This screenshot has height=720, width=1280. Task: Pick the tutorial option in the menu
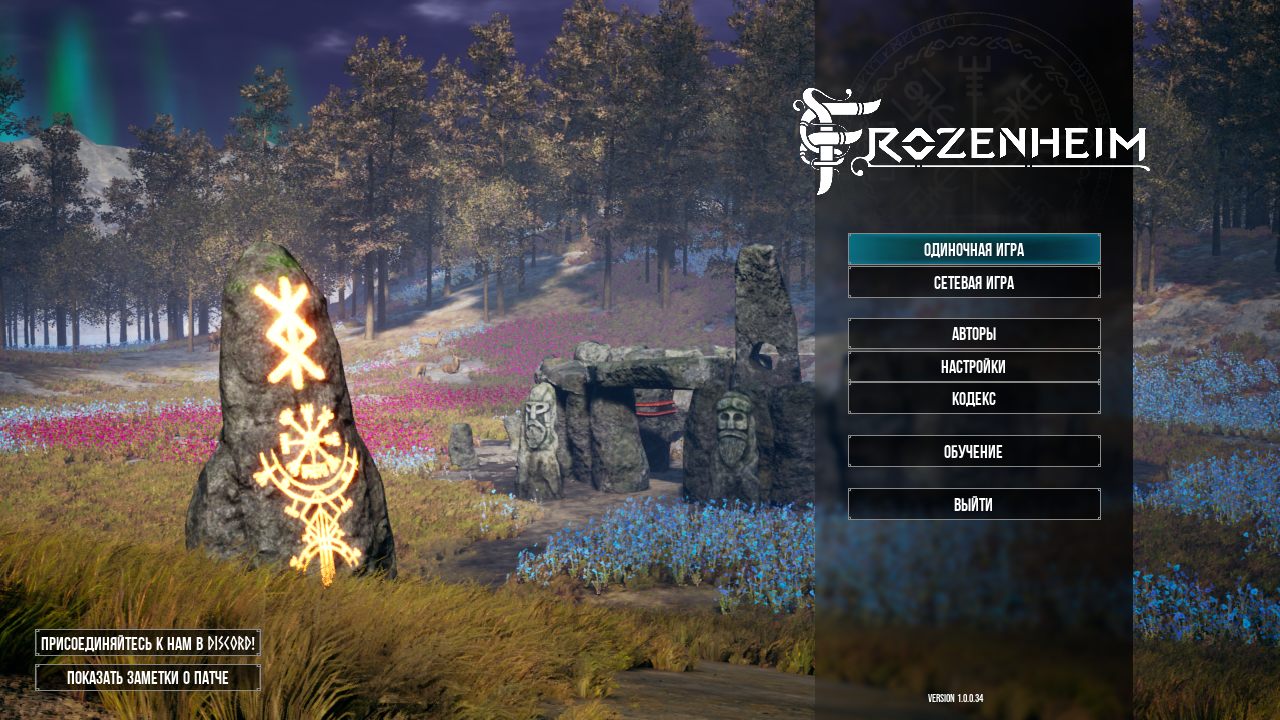[974, 451]
